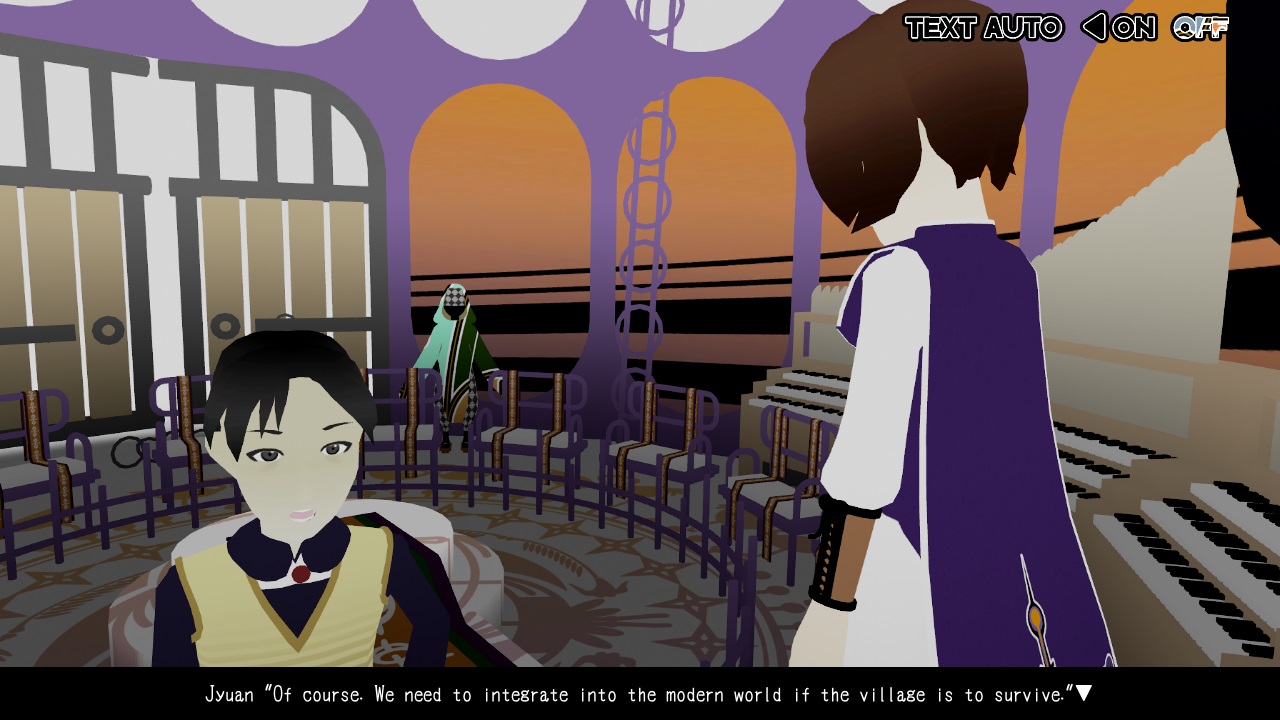Click the speaker name Jyuan

click(232, 694)
